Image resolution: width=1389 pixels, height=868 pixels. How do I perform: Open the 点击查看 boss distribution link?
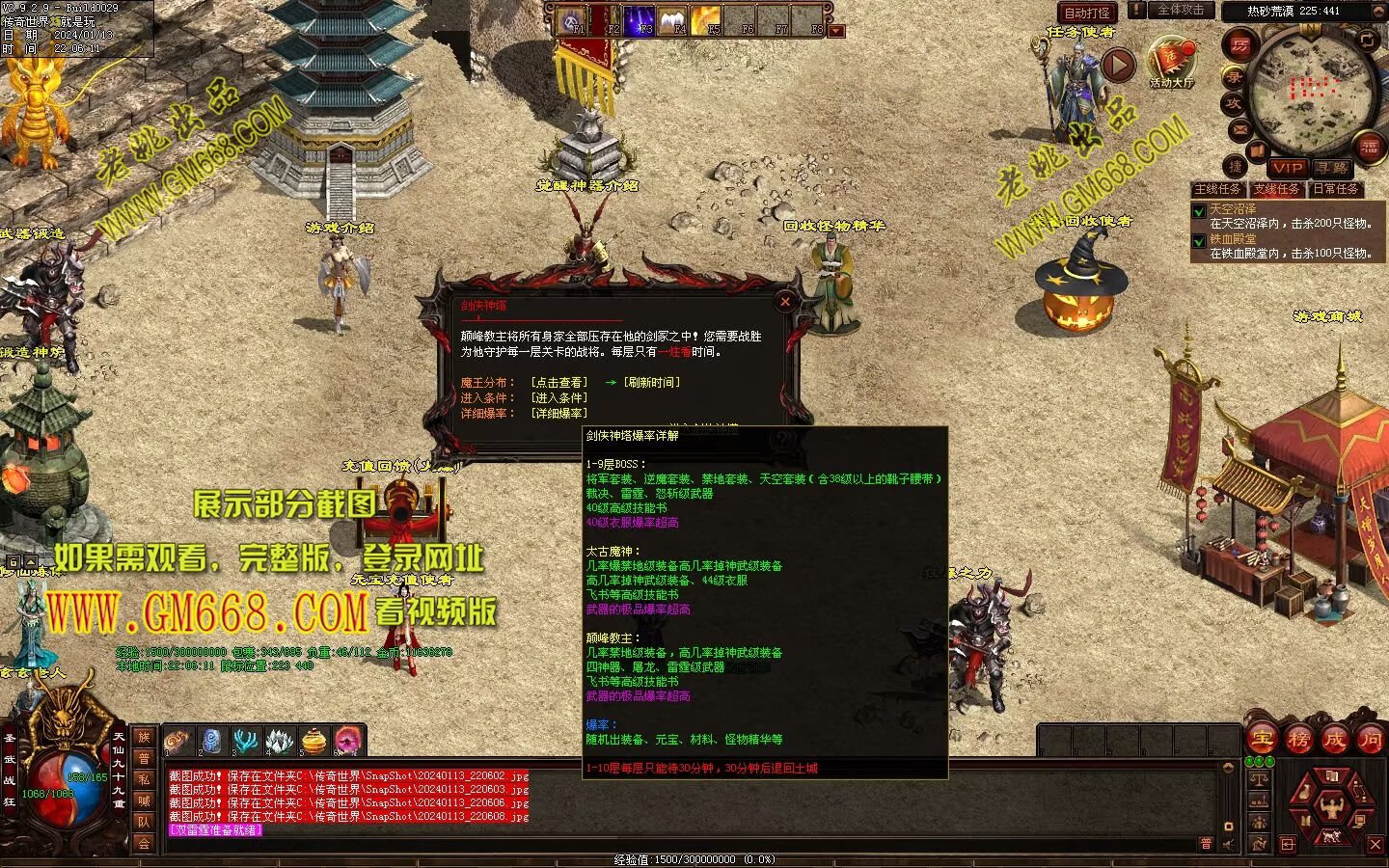558,383
